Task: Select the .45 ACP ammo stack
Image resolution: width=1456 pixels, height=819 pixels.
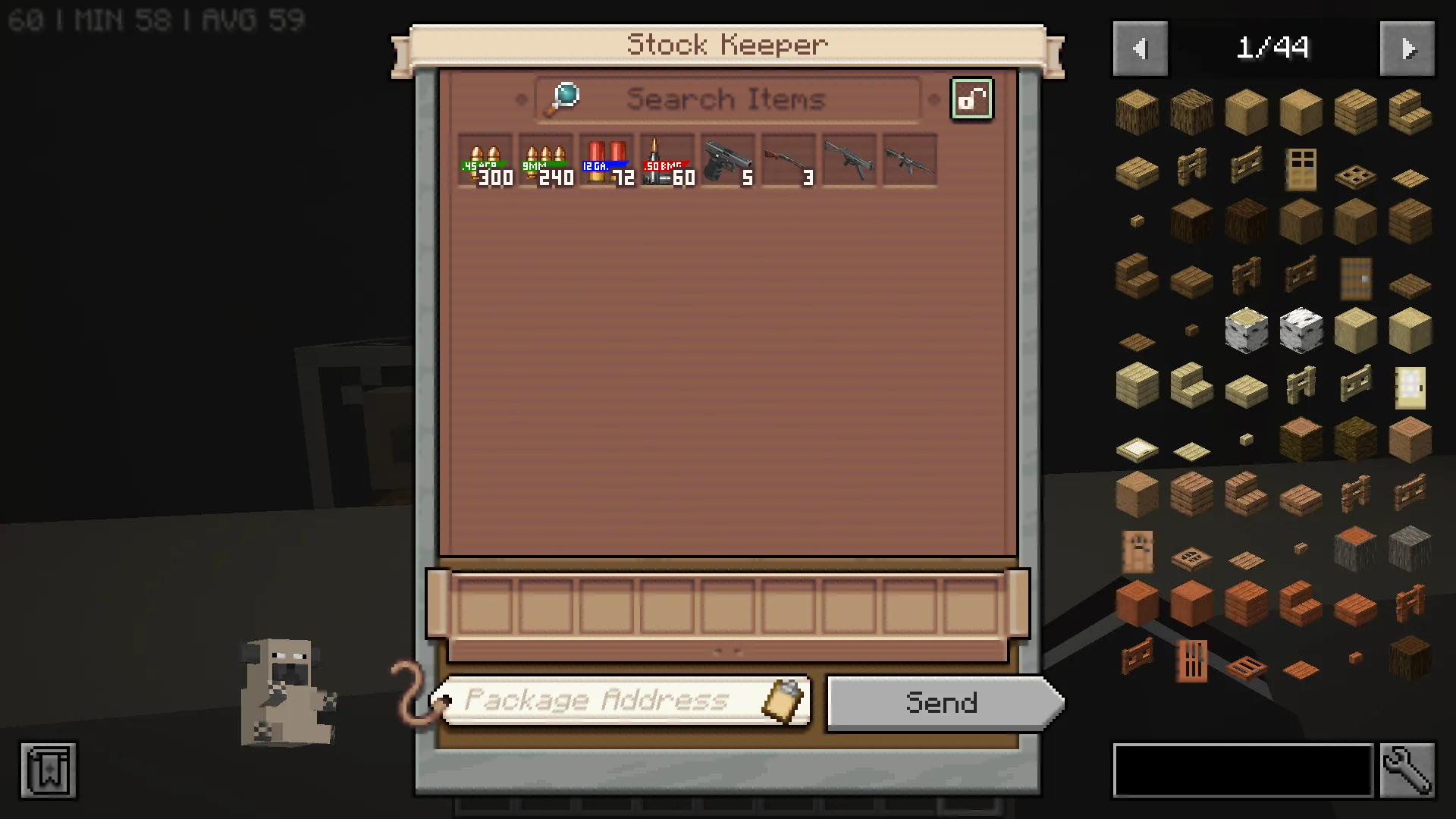Action: pos(485,161)
